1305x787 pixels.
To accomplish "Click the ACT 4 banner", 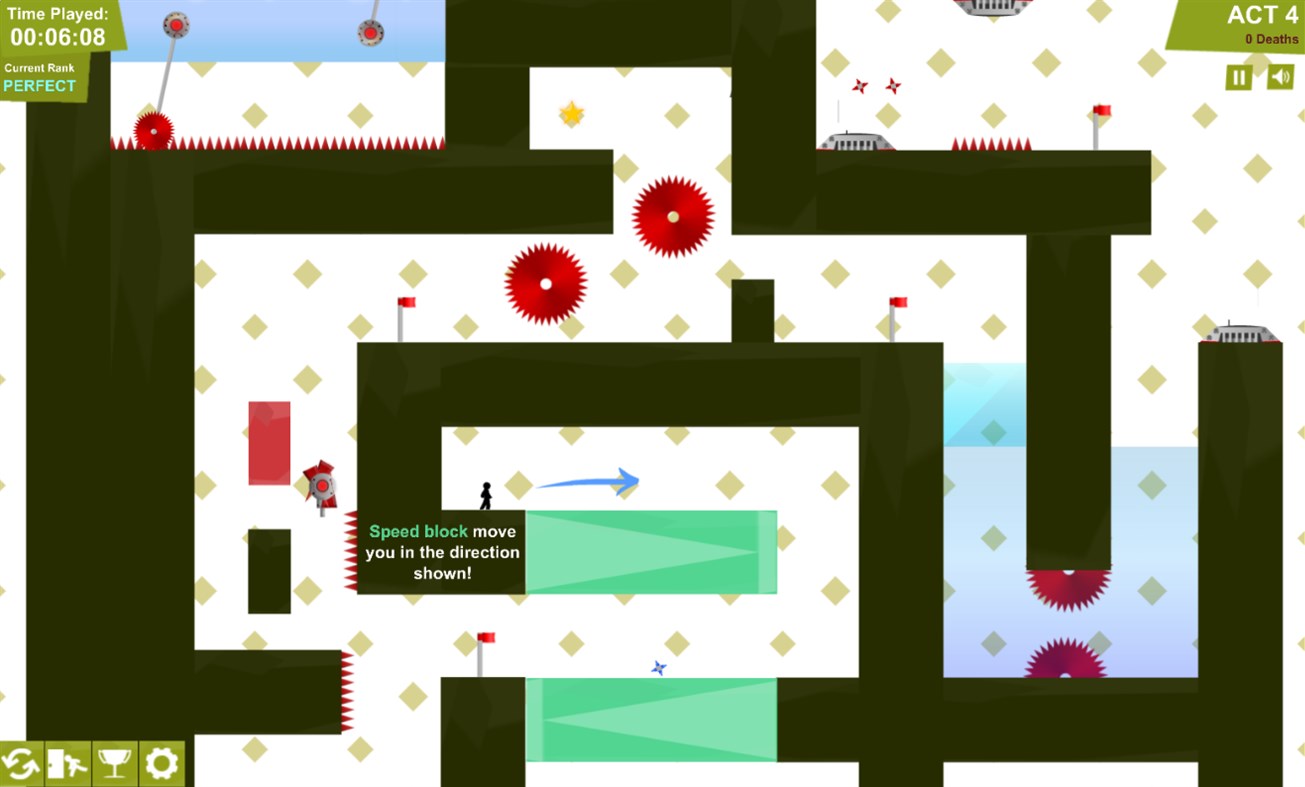I will coord(1261,16).
